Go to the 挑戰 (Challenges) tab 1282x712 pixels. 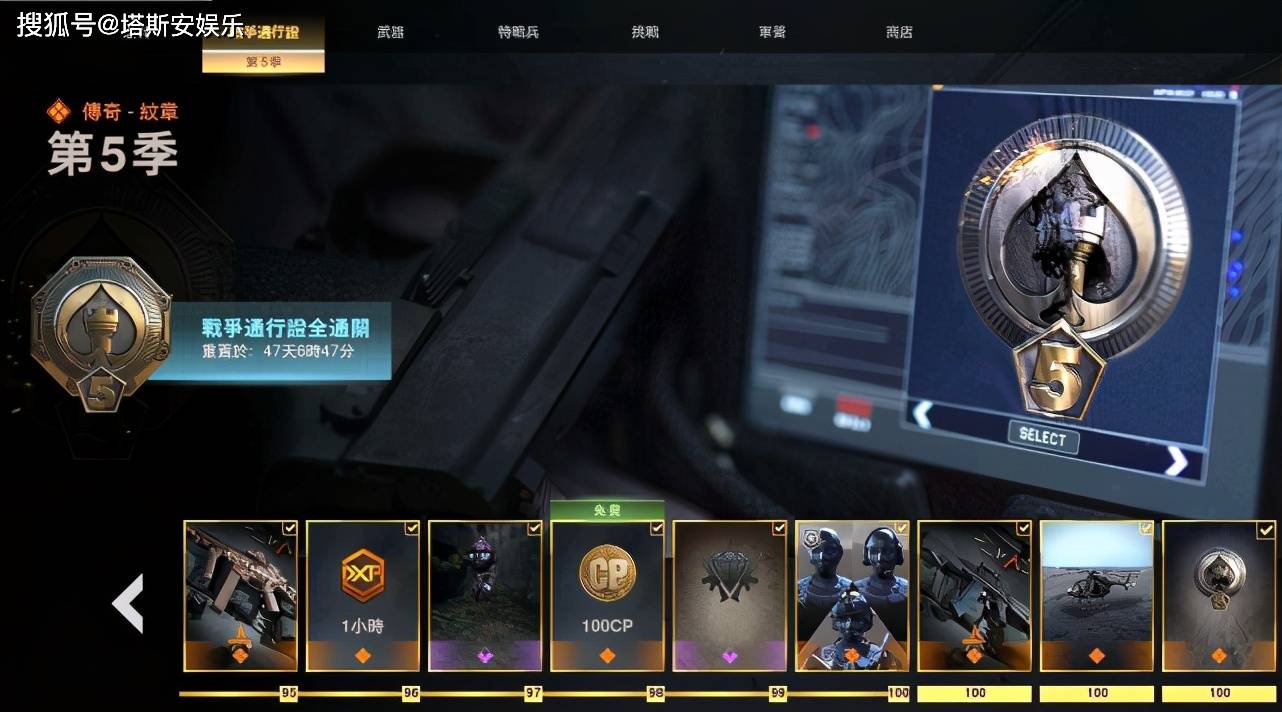click(x=646, y=32)
